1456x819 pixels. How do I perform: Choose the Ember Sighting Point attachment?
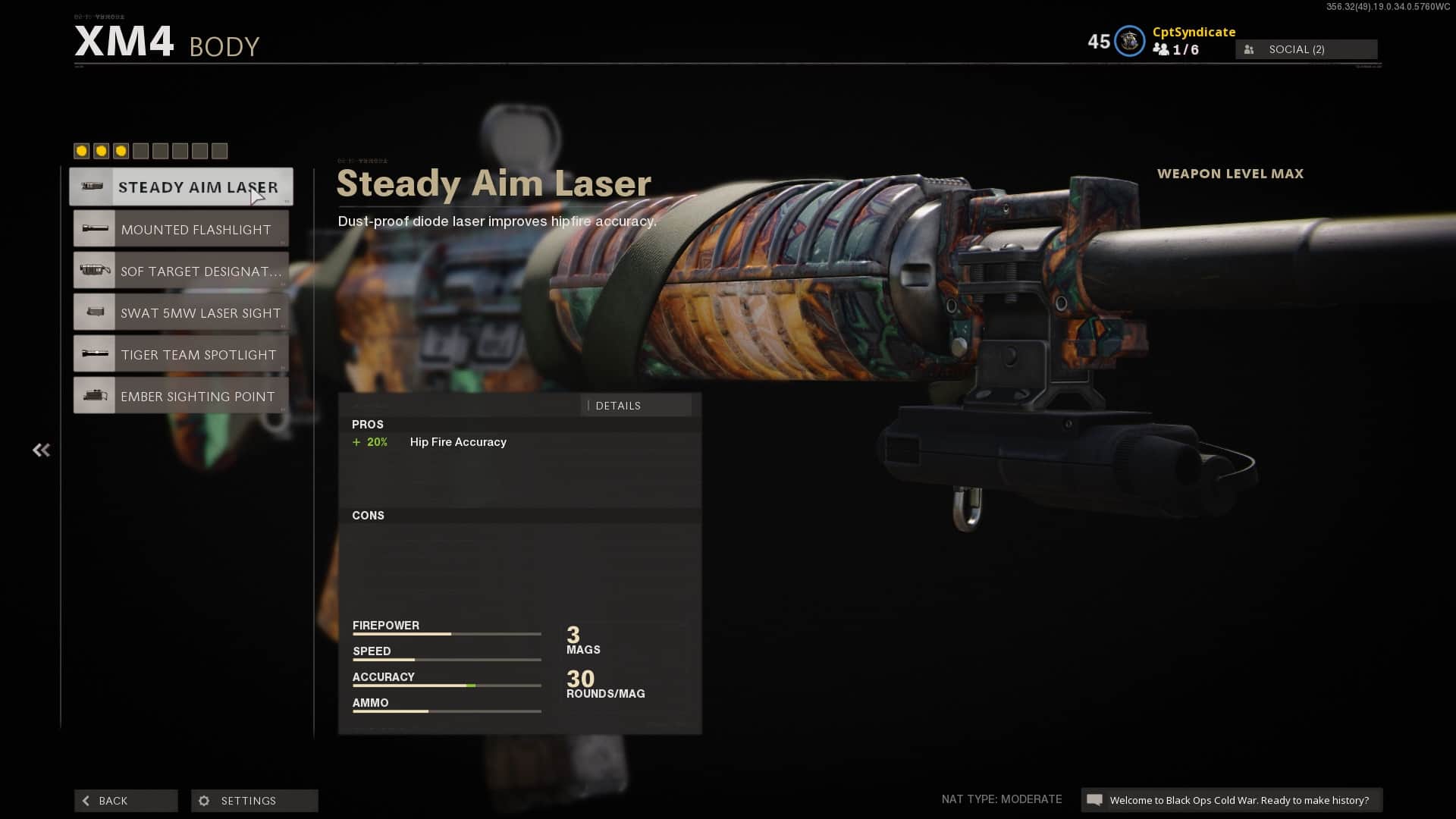click(181, 396)
